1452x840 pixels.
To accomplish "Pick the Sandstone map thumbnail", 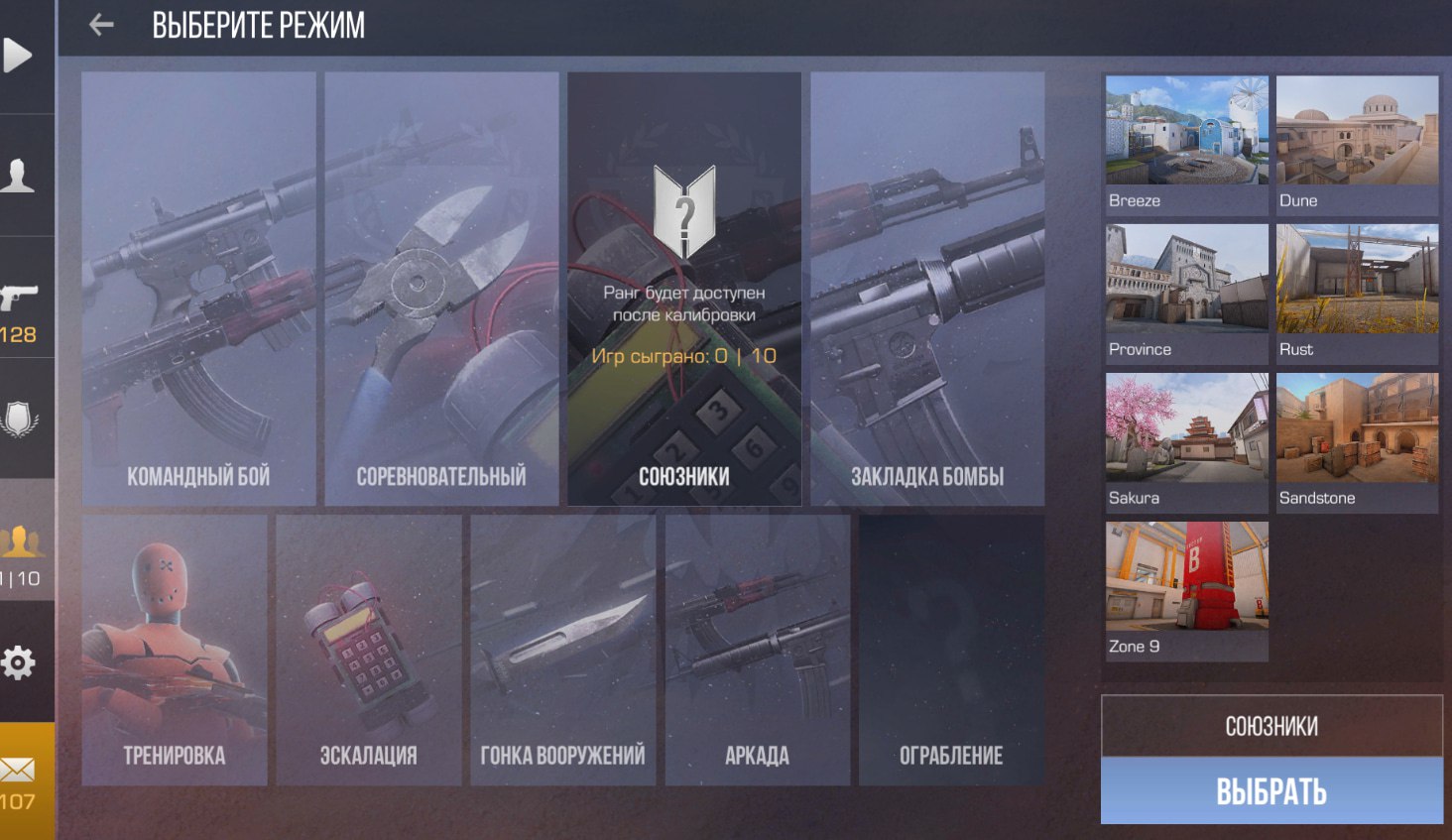I will pos(1357,442).
